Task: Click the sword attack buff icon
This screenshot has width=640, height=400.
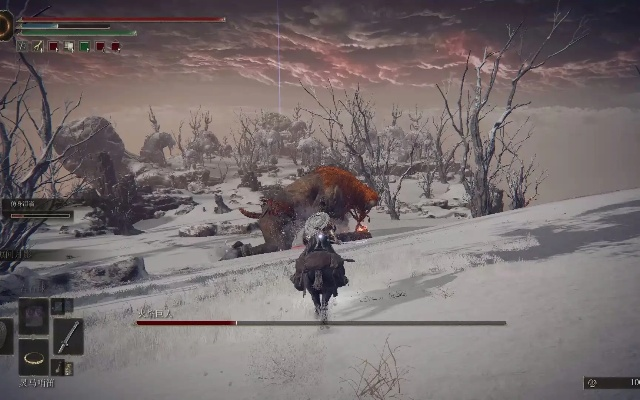Action: (37, 46)
